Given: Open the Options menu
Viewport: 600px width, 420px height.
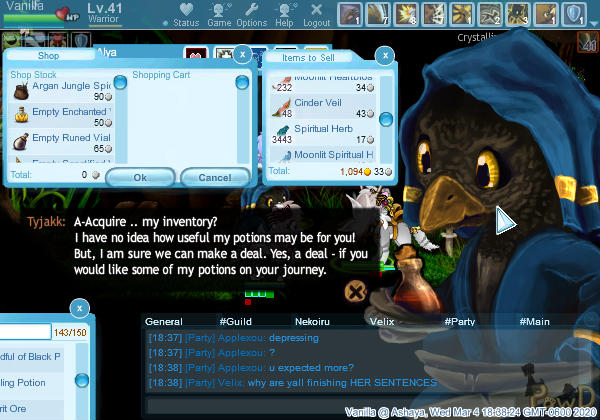Looking at the screenshot, I should point(251,16).
